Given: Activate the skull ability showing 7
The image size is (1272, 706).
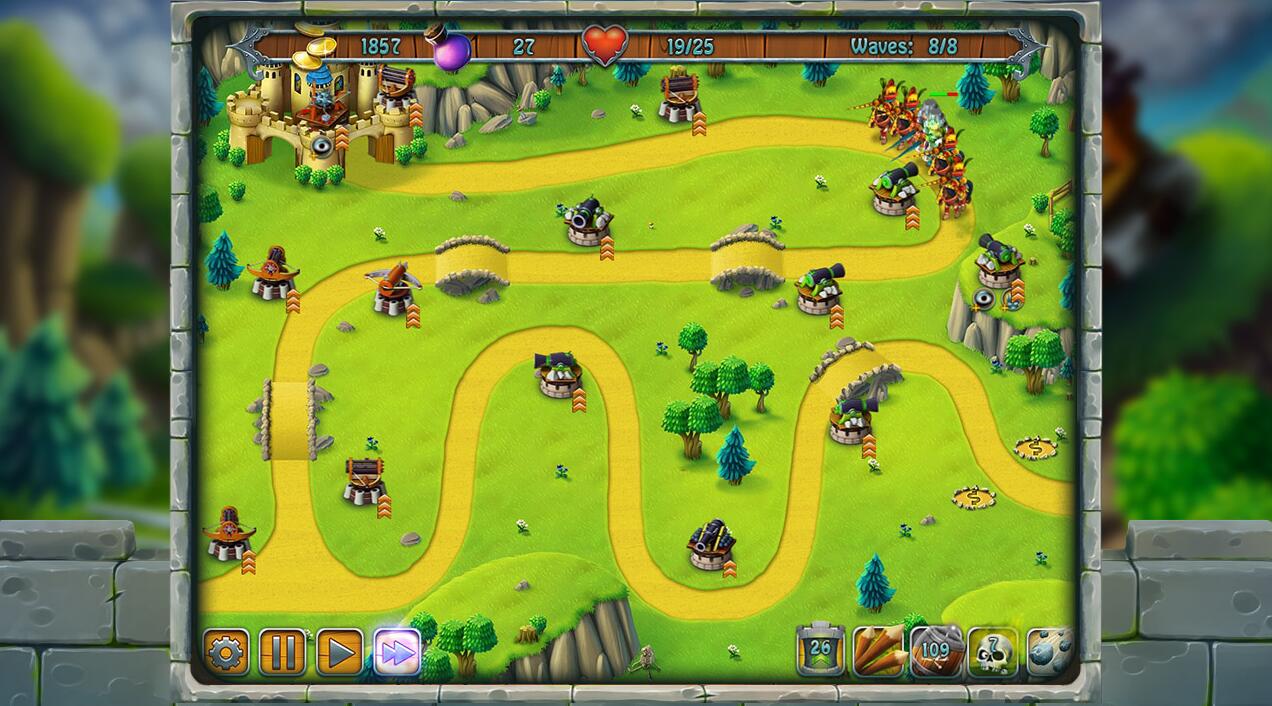Looking at the screenshot, I should [x=993, y=652].
